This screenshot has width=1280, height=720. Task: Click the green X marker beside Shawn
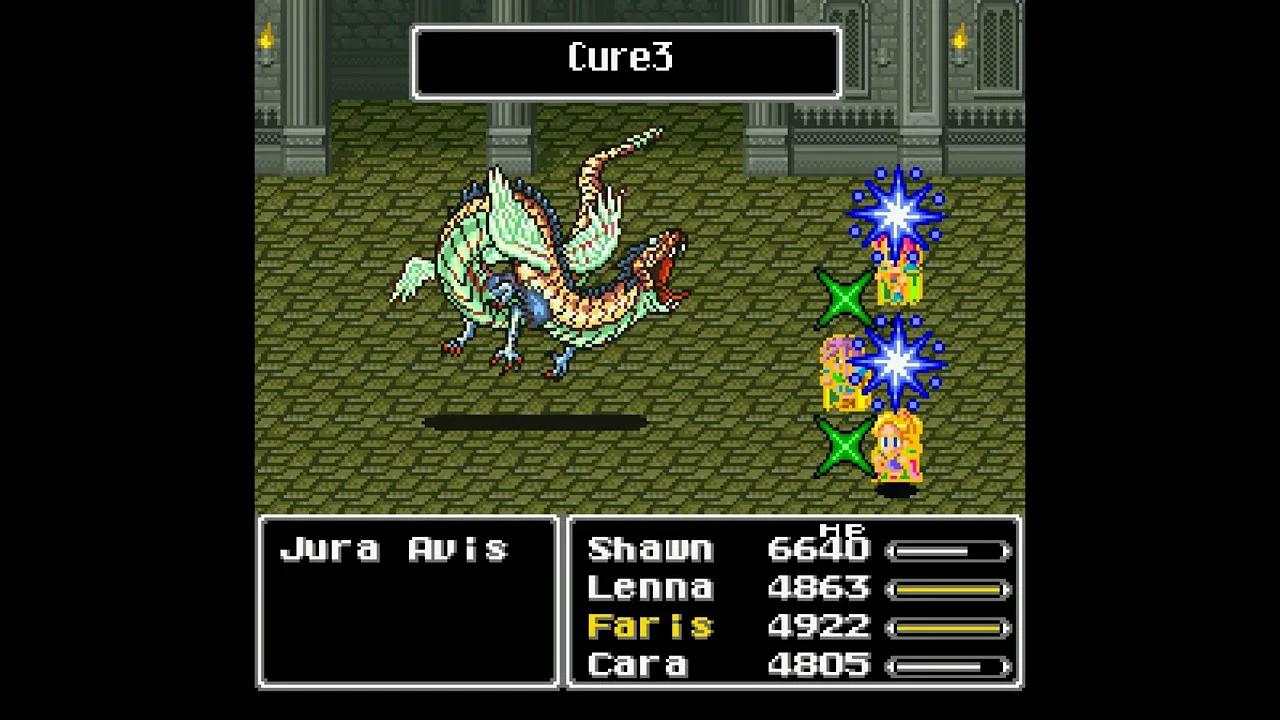click(845, 295)
